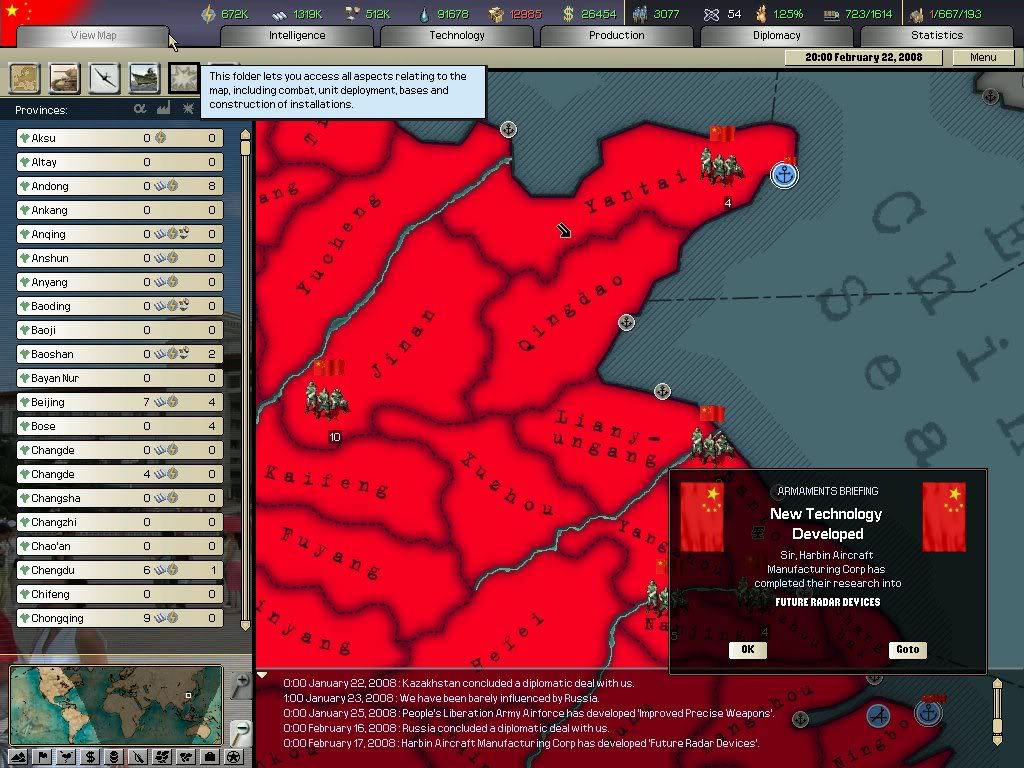This screenshot has height=768, width=1024.
Task: Go to the Diplomacy tab
Action: pyautogui.click(x=777, y=36)
